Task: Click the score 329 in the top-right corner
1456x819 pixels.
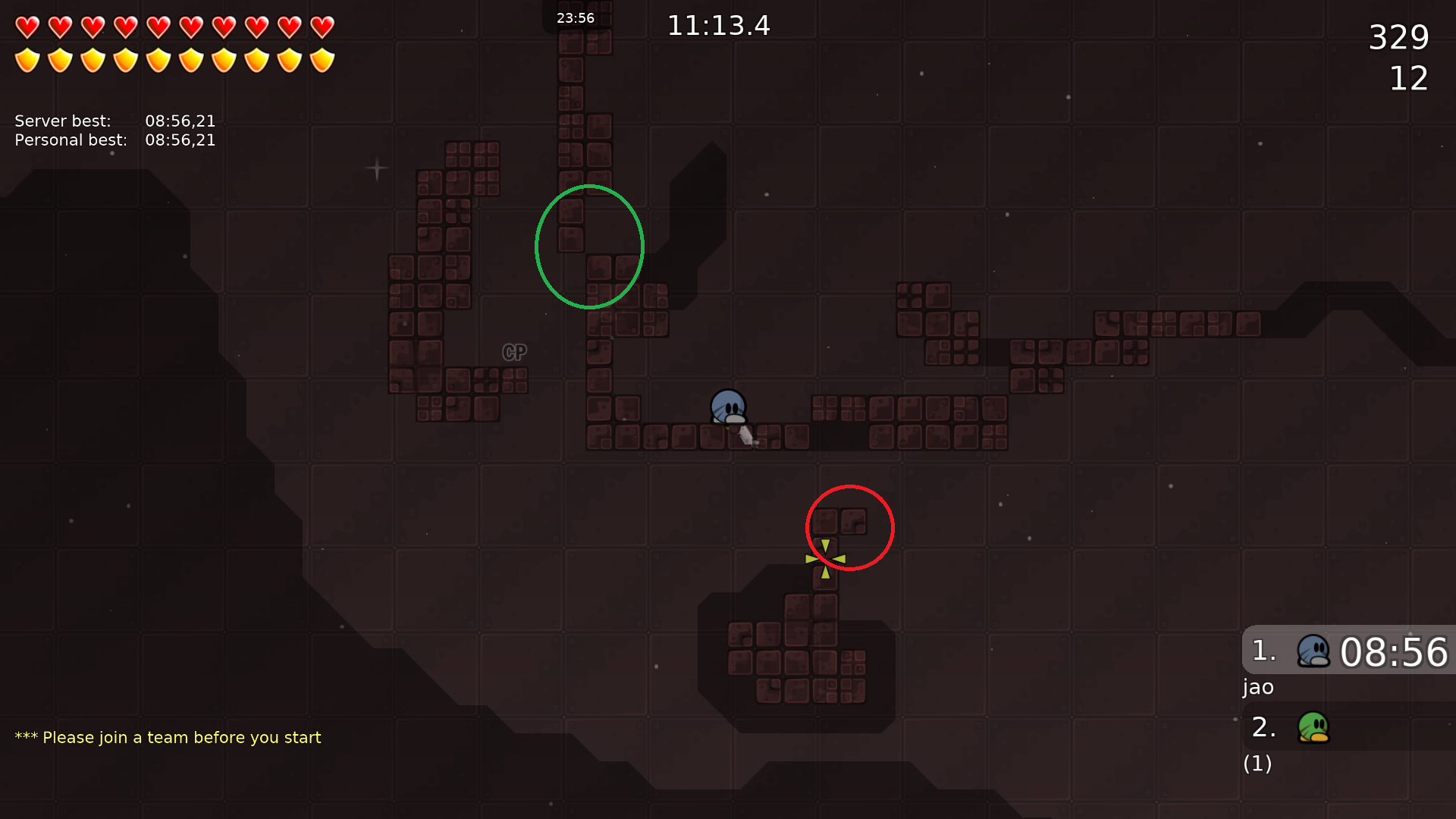Action: [x=1399, y=37]
